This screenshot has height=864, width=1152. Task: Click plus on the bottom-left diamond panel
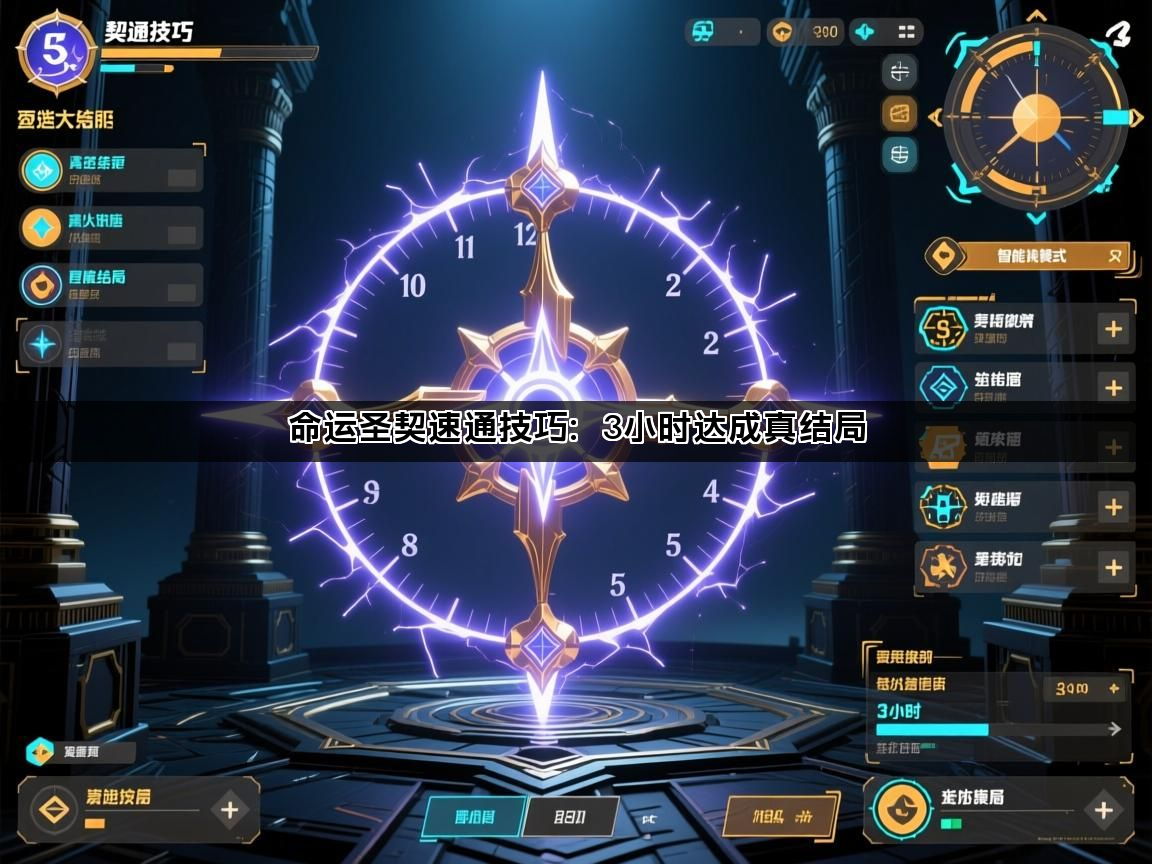229,809
